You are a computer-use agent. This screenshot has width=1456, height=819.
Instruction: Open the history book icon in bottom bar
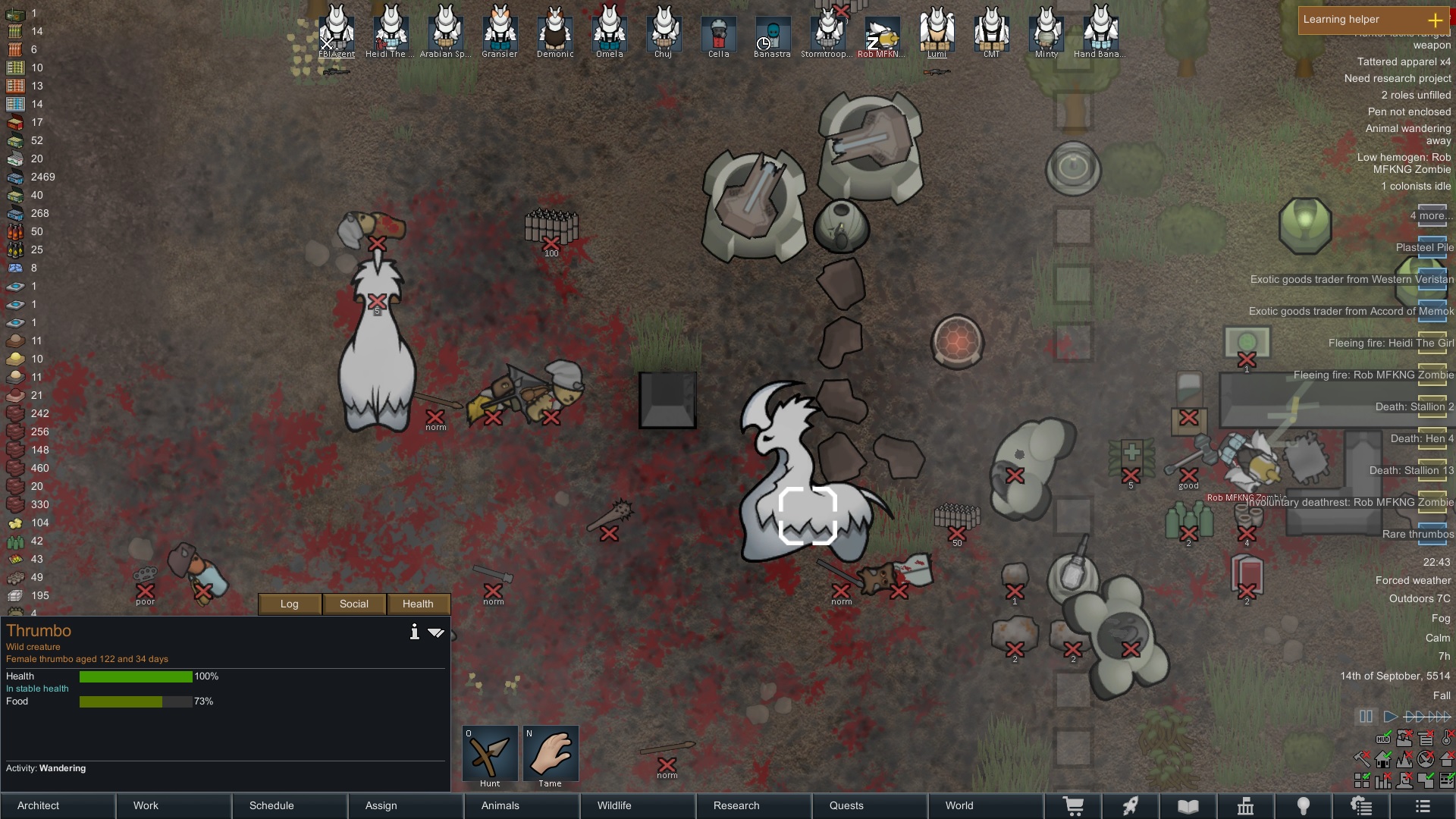pyautogui.click(x=1188, y=806)
